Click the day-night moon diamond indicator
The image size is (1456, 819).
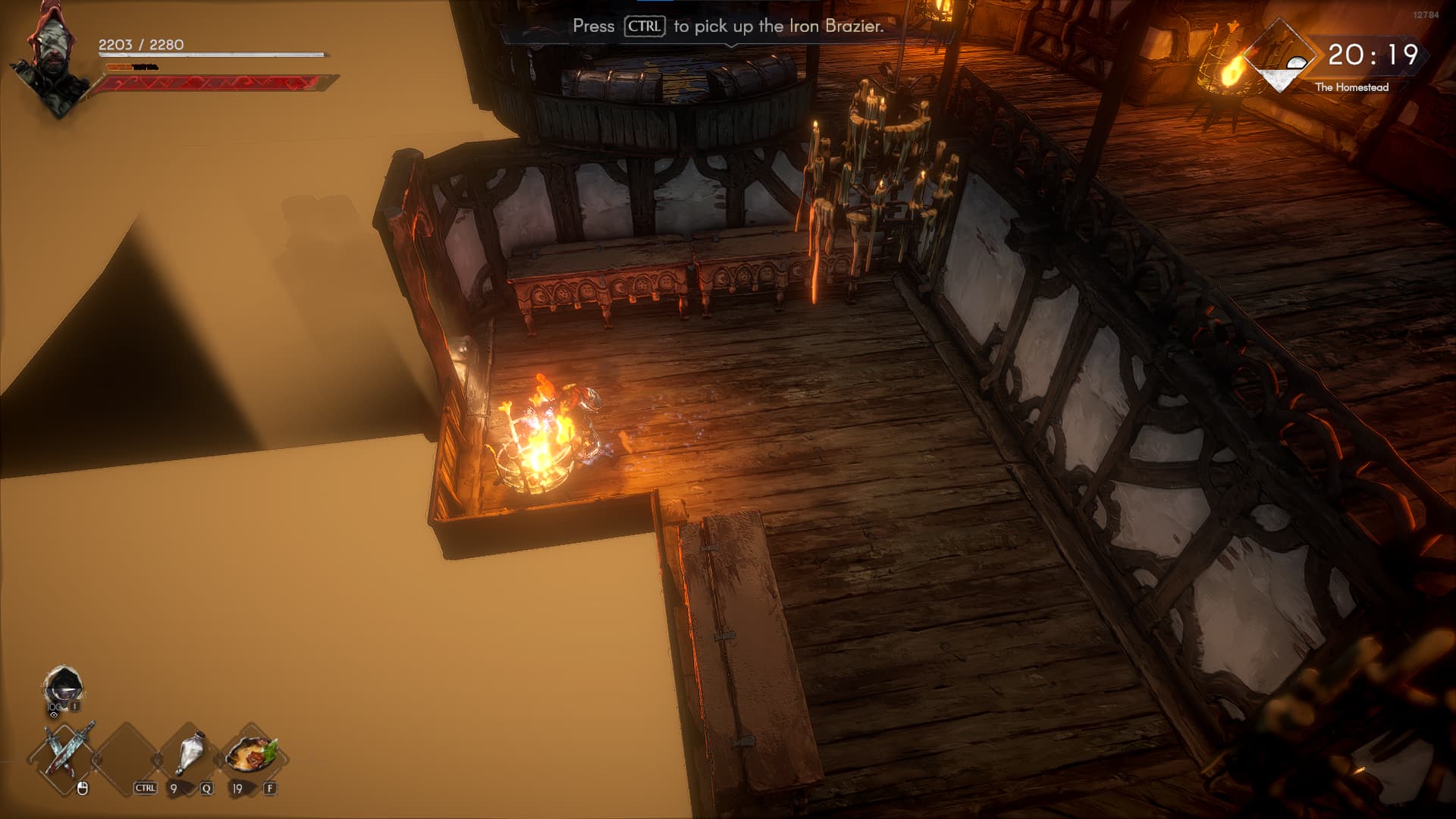[1281, 58]
